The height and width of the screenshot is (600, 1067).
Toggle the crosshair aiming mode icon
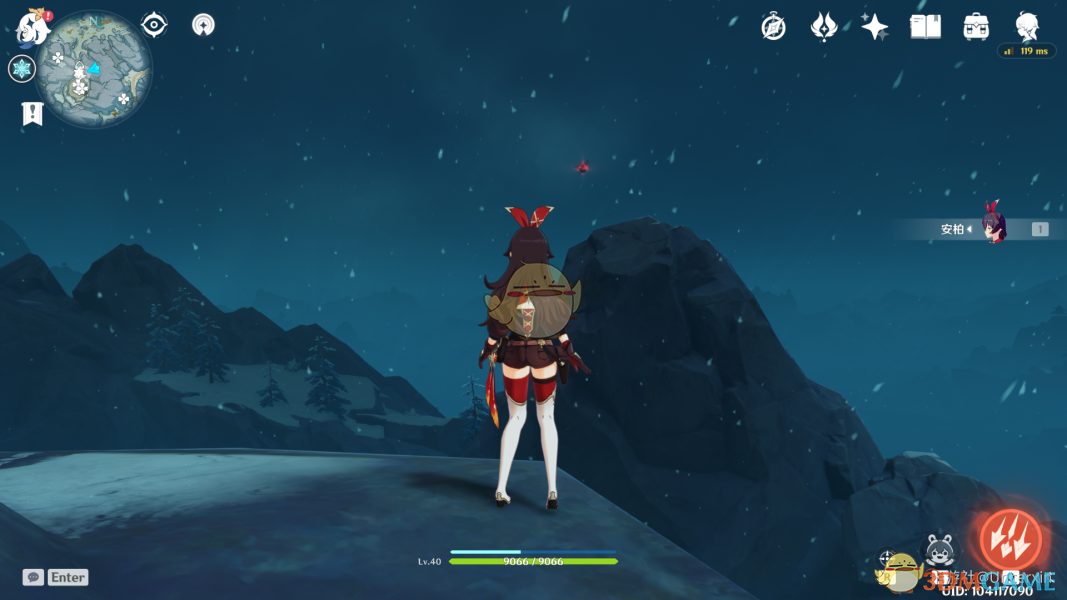[887, 558]
